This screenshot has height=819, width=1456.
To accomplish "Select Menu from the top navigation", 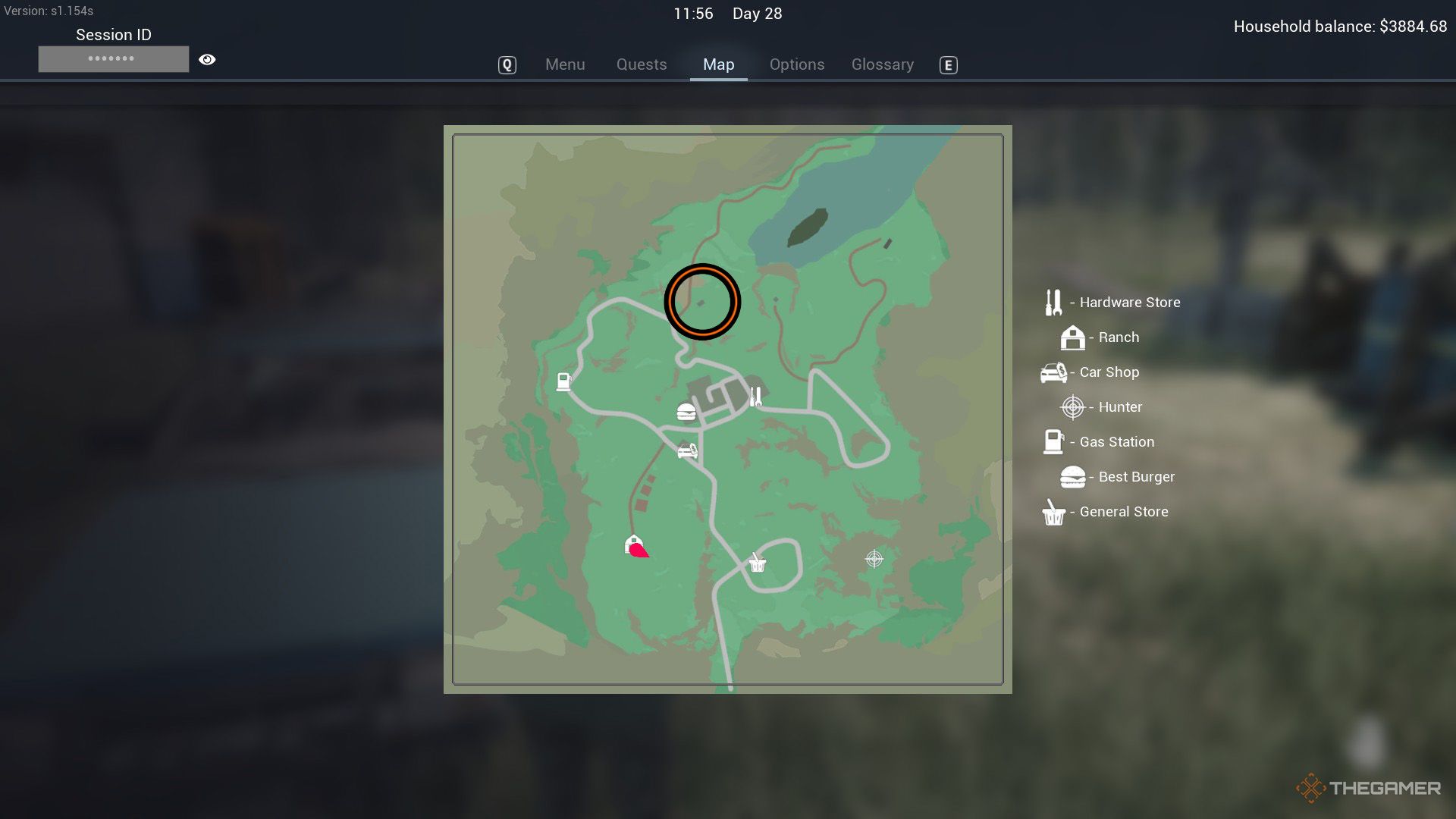I will click(565, 64).
